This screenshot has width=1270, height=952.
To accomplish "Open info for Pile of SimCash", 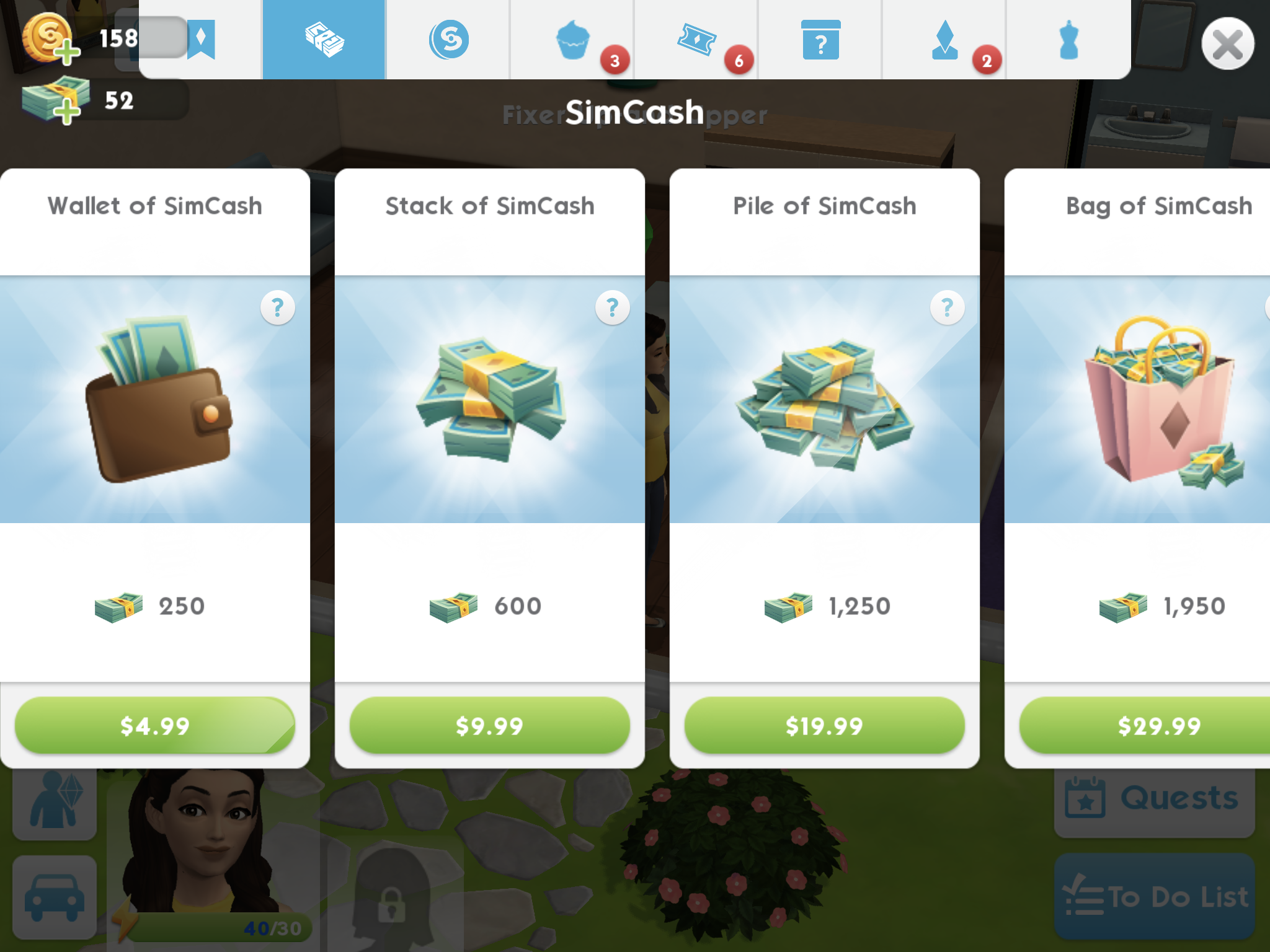I will click(947, 307).
